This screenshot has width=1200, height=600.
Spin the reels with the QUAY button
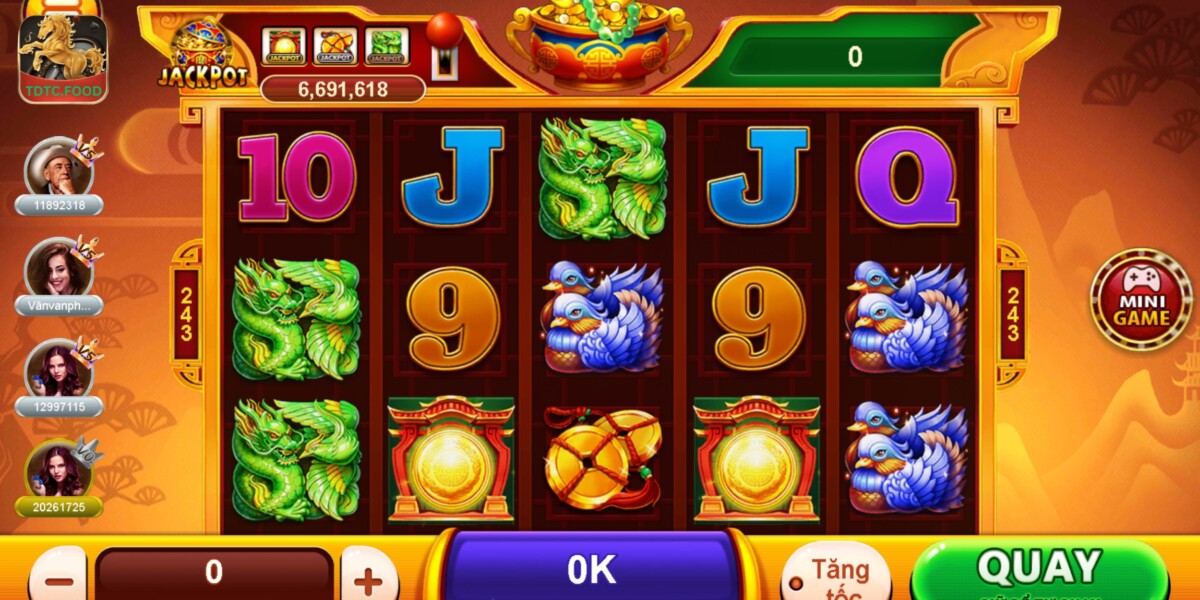coord(1038,570)
